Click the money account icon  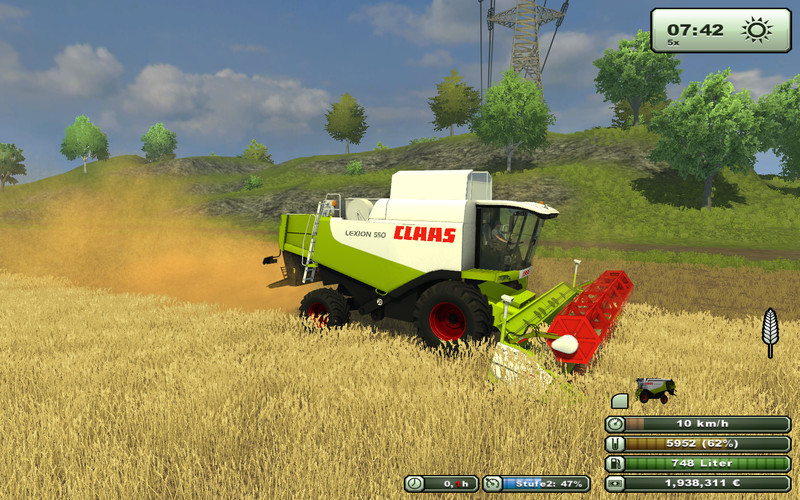coord(616,483)
